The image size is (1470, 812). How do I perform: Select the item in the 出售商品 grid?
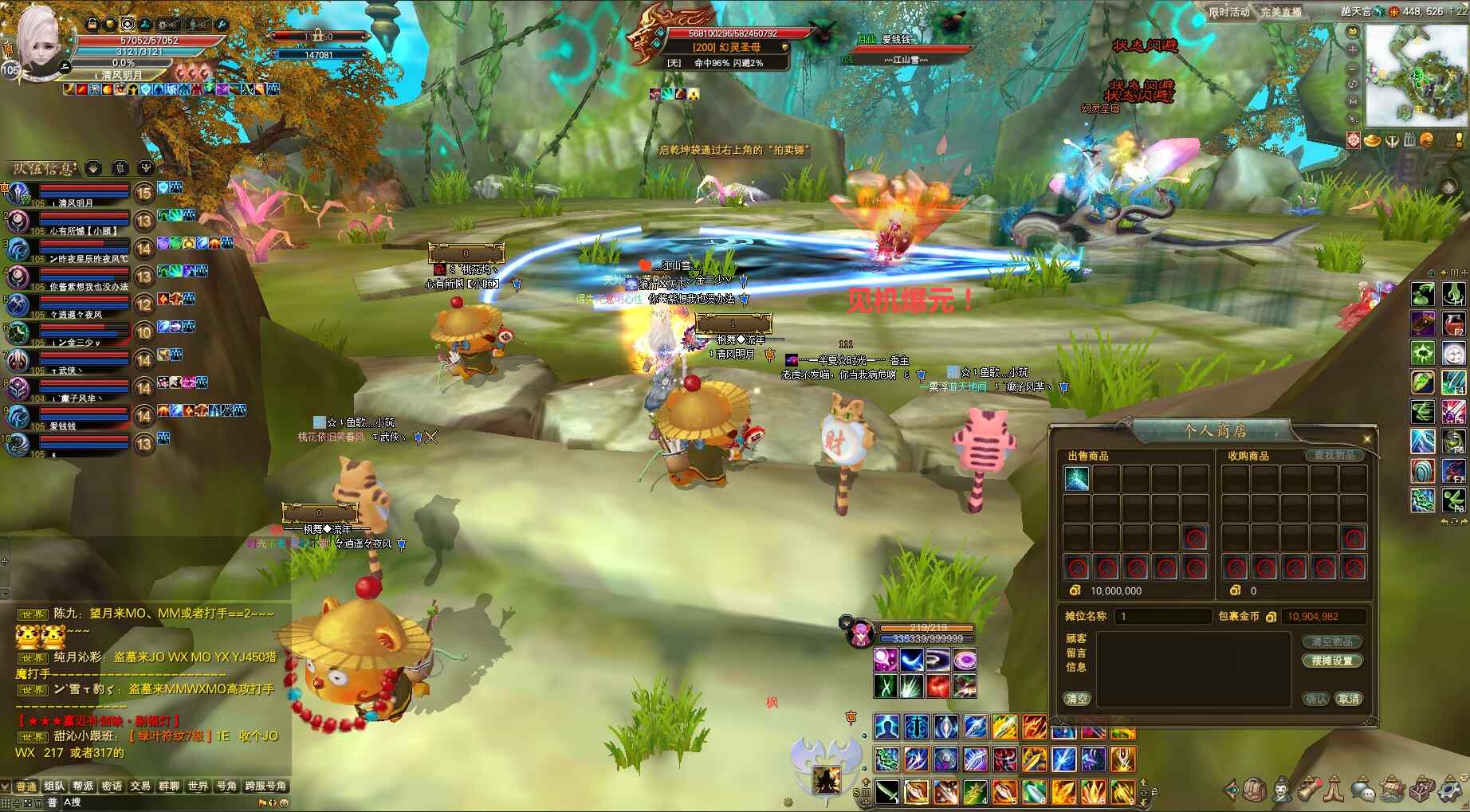click(x=1076, y=478)
